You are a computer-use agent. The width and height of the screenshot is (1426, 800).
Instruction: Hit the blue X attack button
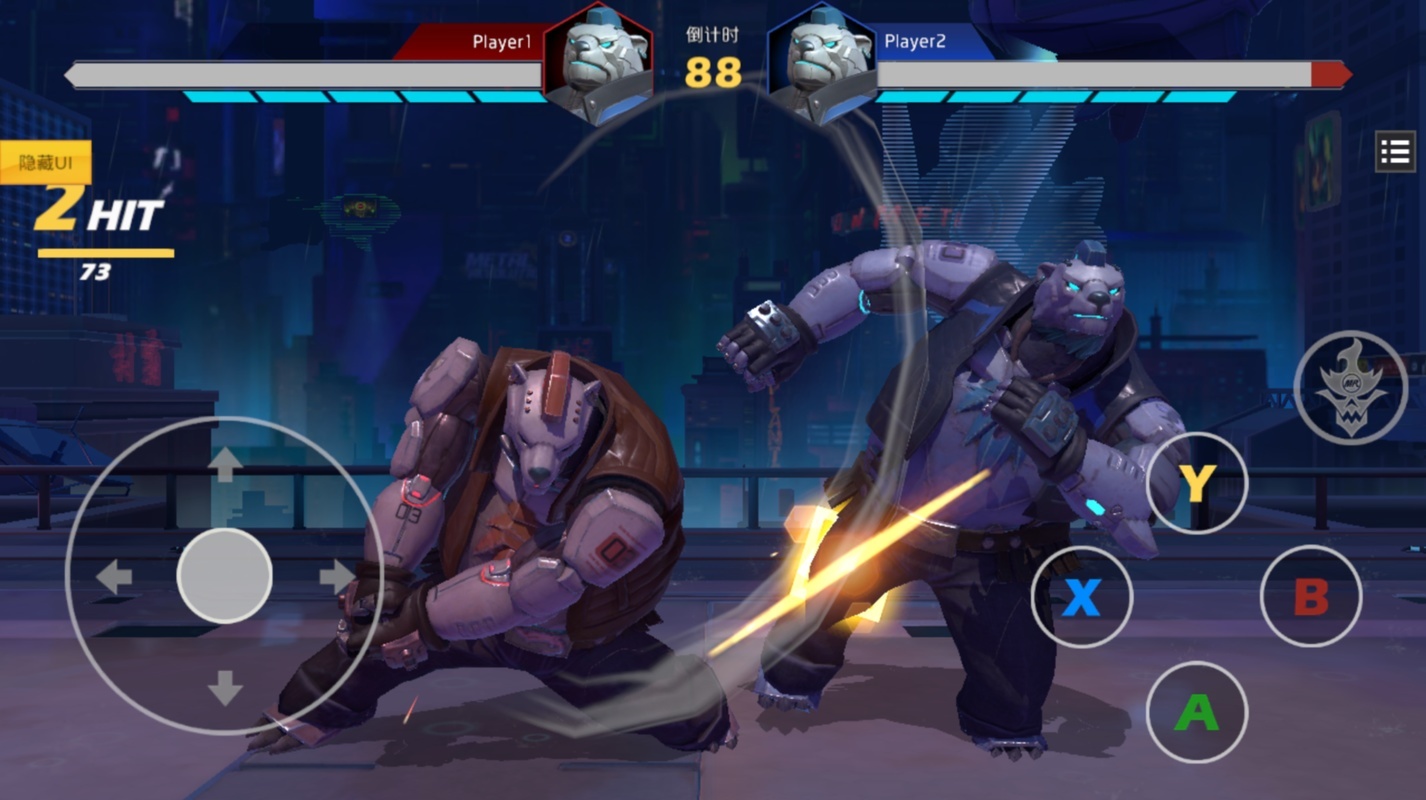(1081, 598)
